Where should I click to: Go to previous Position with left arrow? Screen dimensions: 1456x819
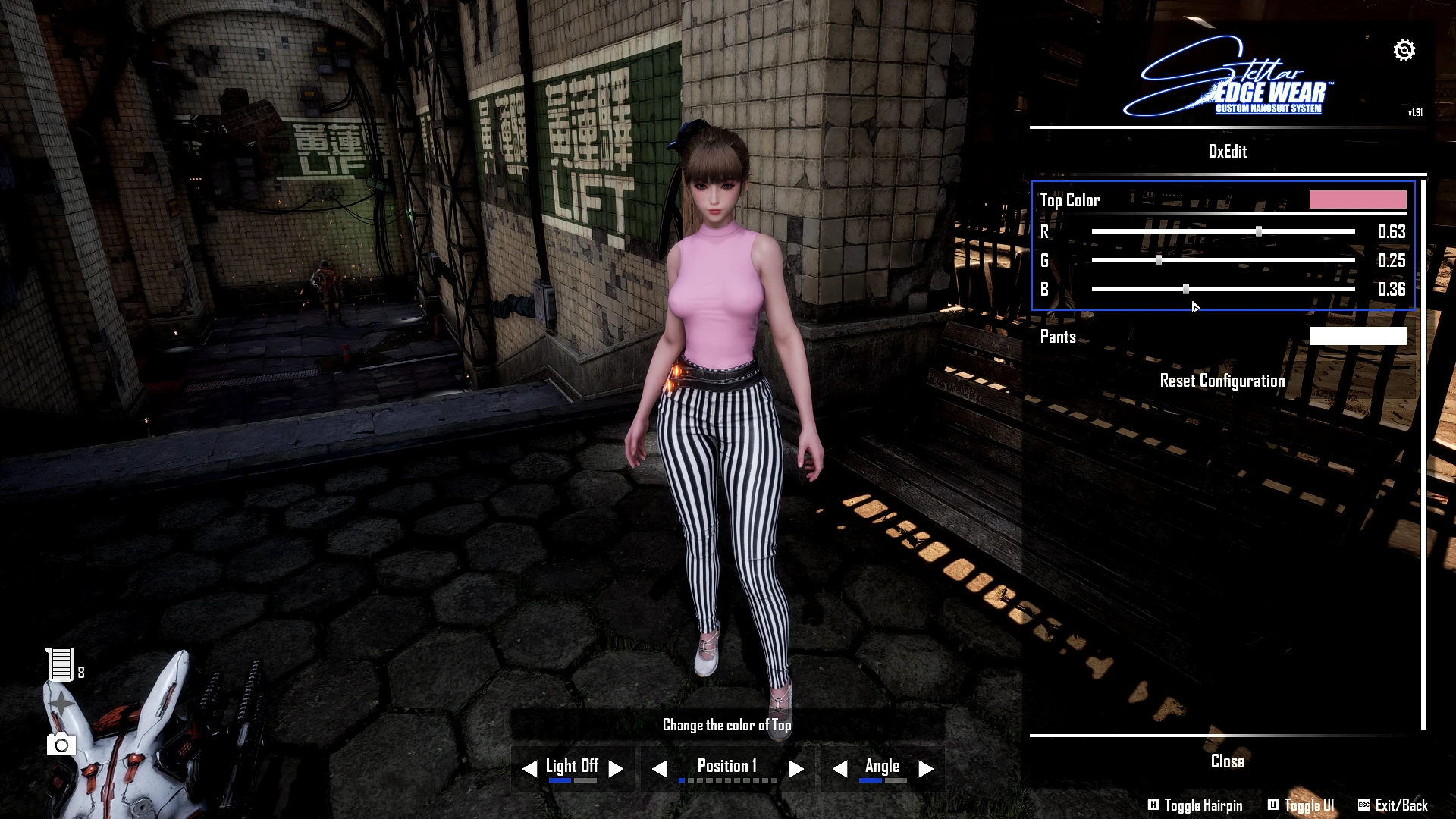660,769
